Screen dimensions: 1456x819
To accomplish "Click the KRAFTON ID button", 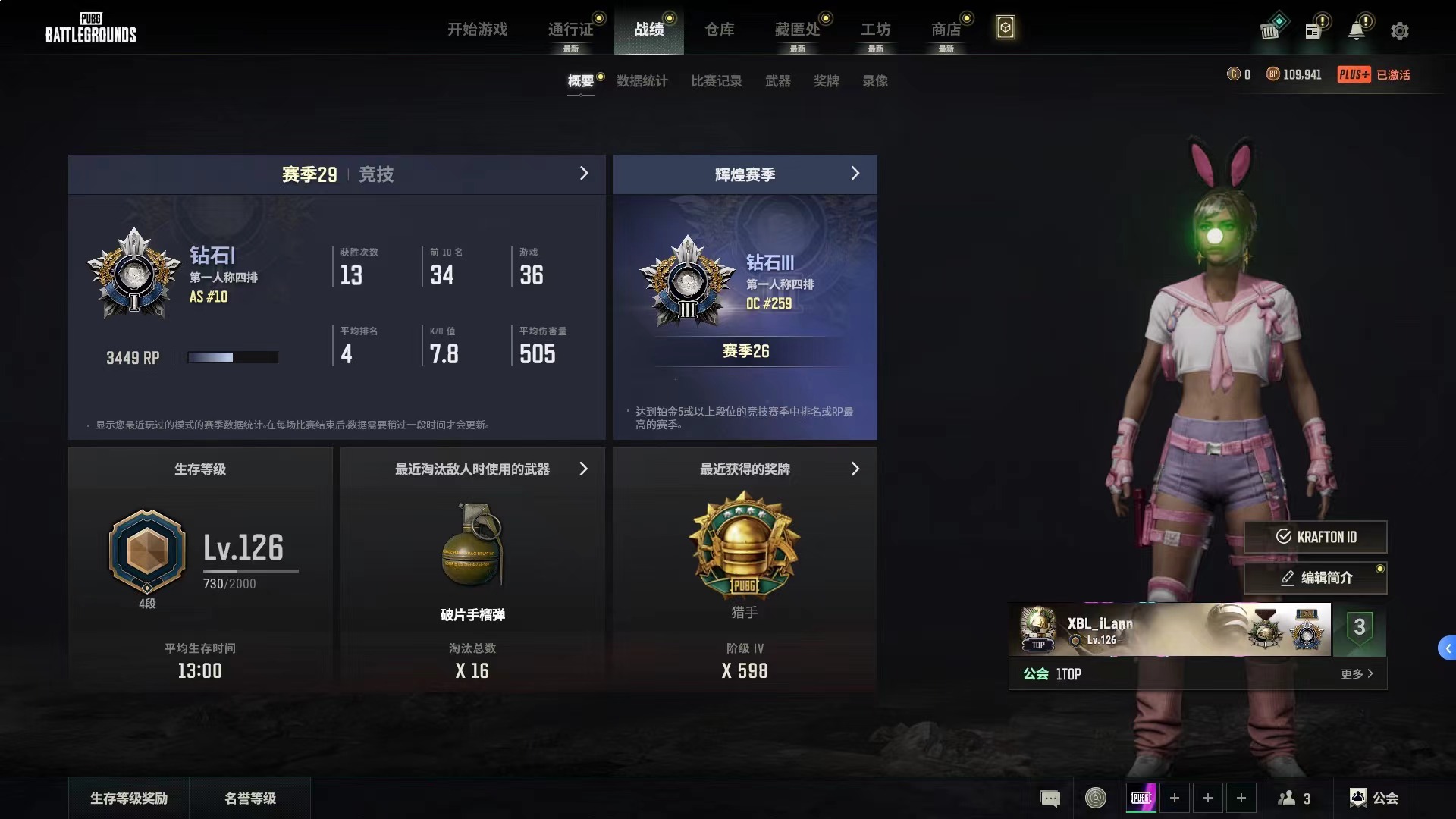I will [x=1316, y=537].
